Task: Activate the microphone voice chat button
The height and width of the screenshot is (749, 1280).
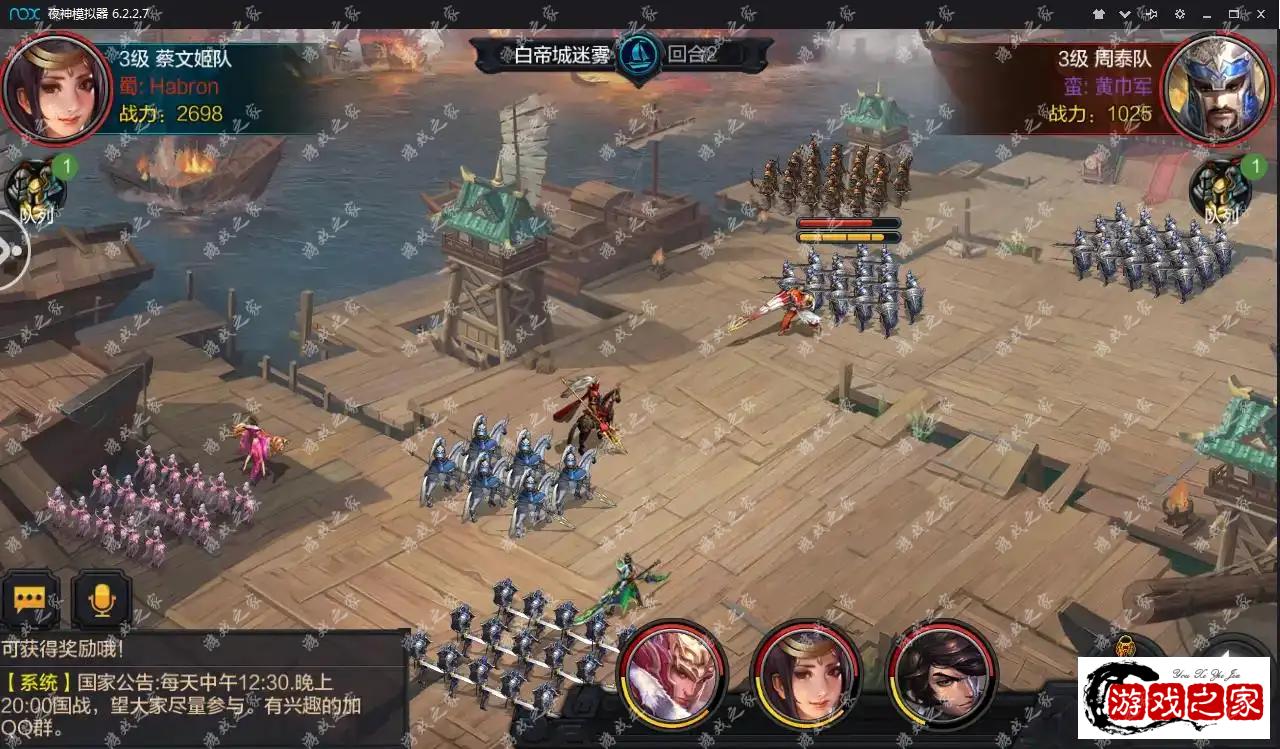Action: pyautogui.click(x=101, y=599)
